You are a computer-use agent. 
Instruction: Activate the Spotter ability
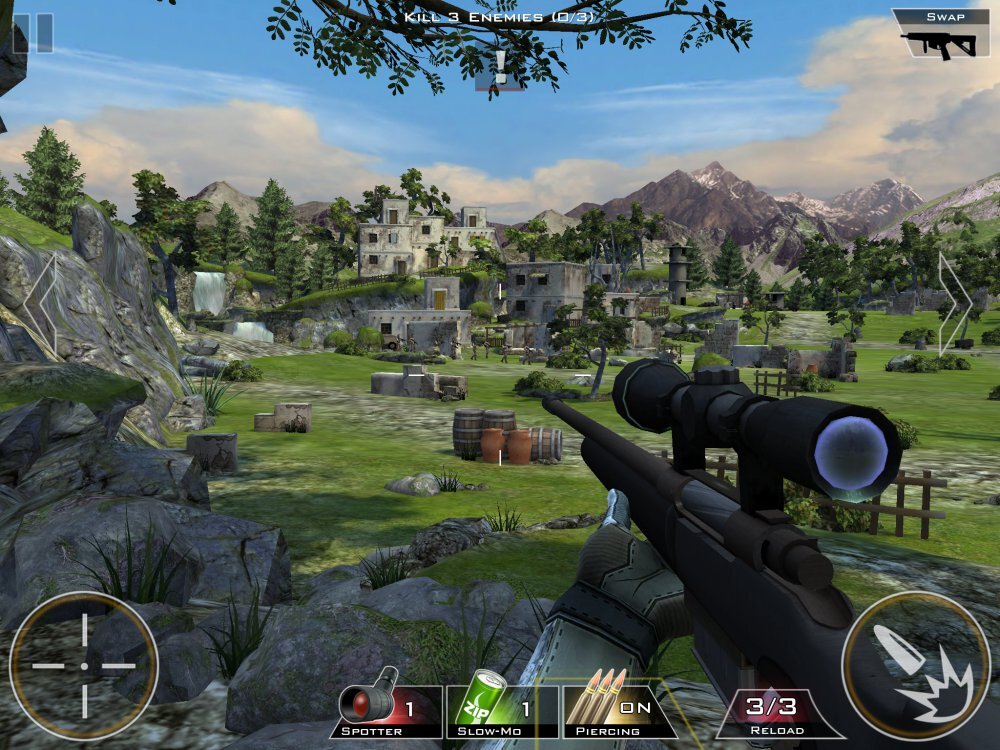(x=390, y=710)
